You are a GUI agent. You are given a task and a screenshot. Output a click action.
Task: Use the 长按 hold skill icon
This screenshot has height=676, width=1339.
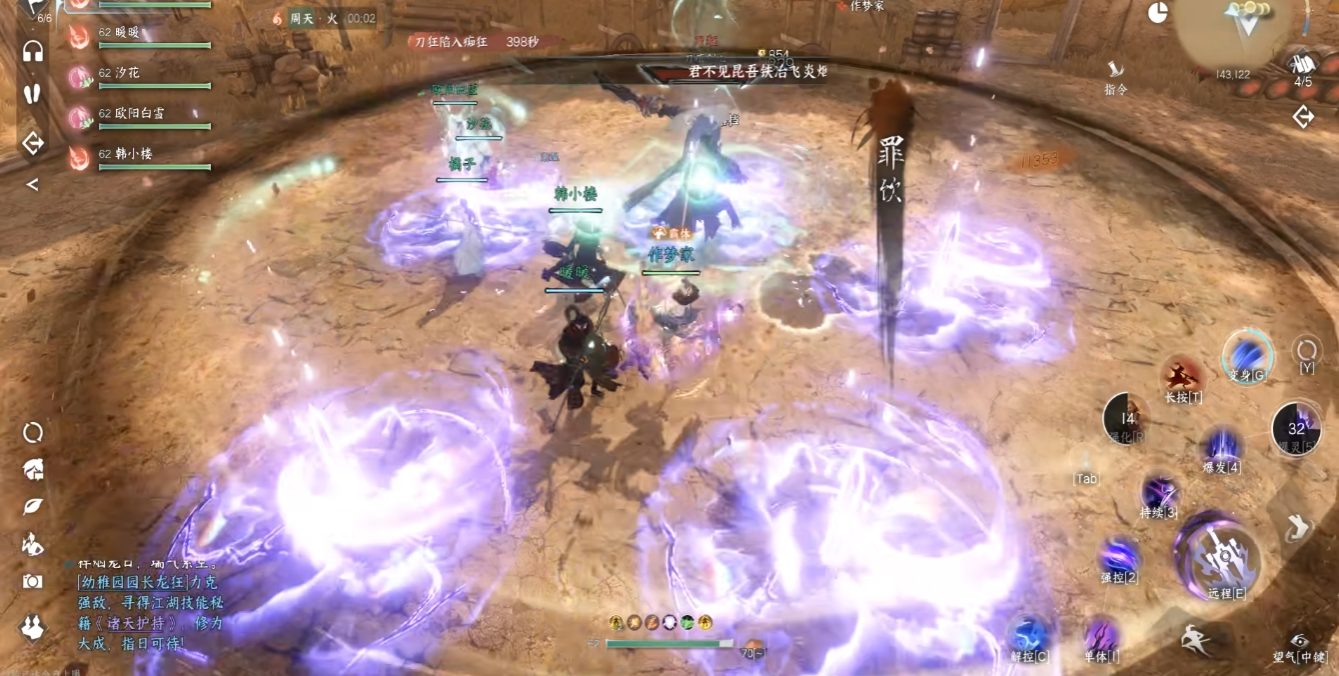(1183, 377)
